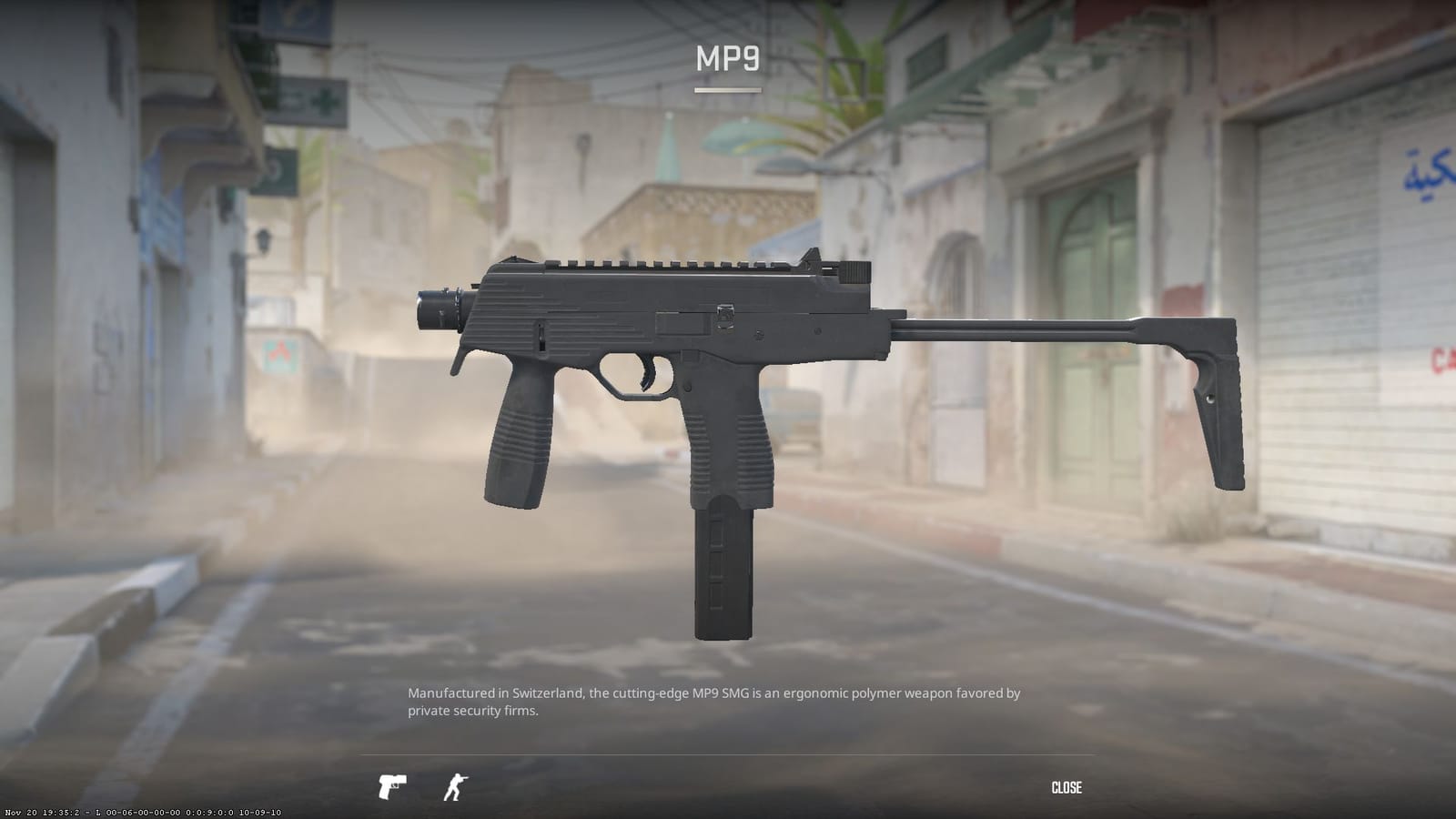1456x819 pixels.
Task: Click the counter-terrorist player icon
Action: pyautogui.click(x=455, y=786)
